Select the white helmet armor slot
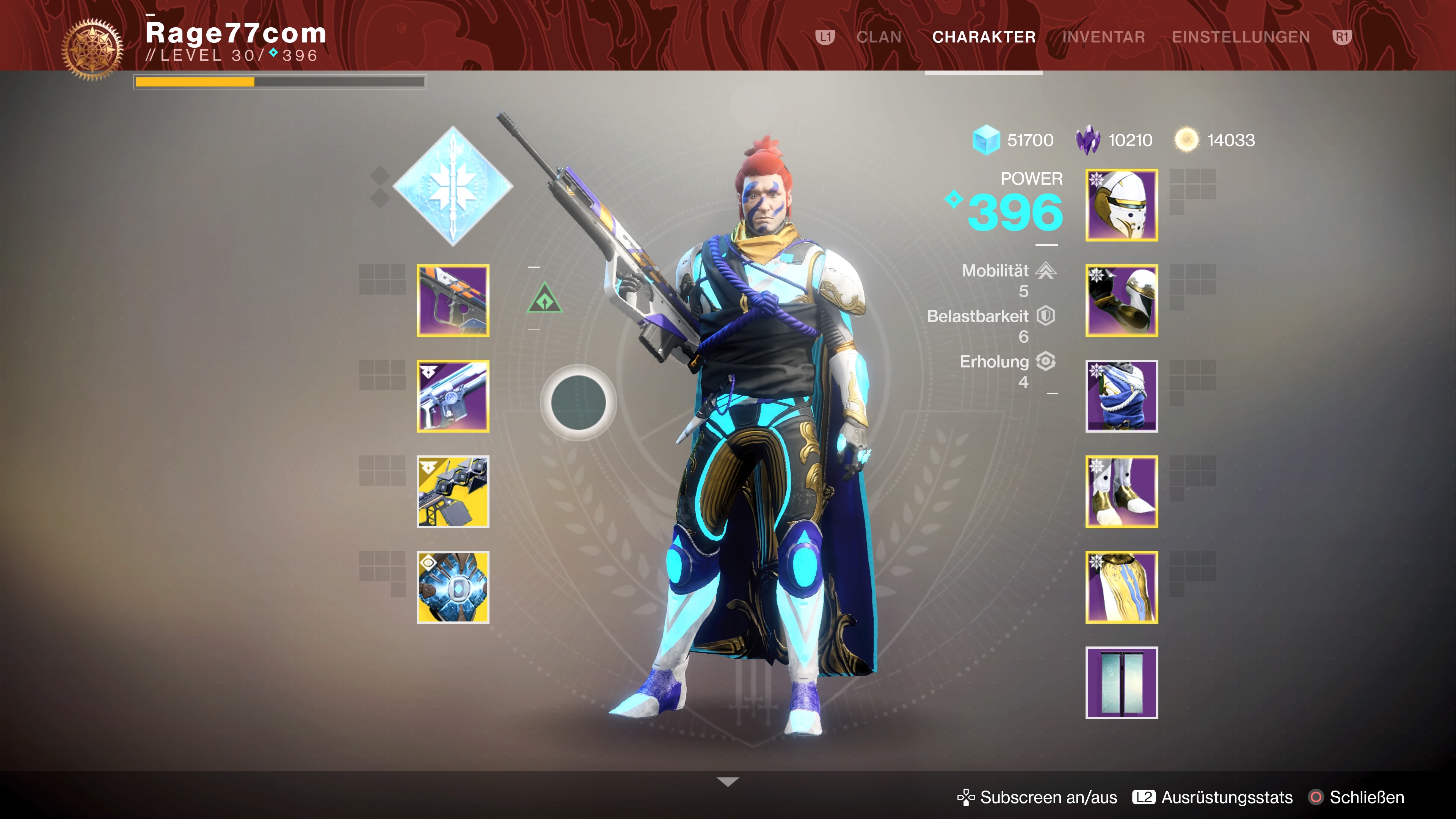The height and width of the screenshot is (819, 1456). 1122,205
